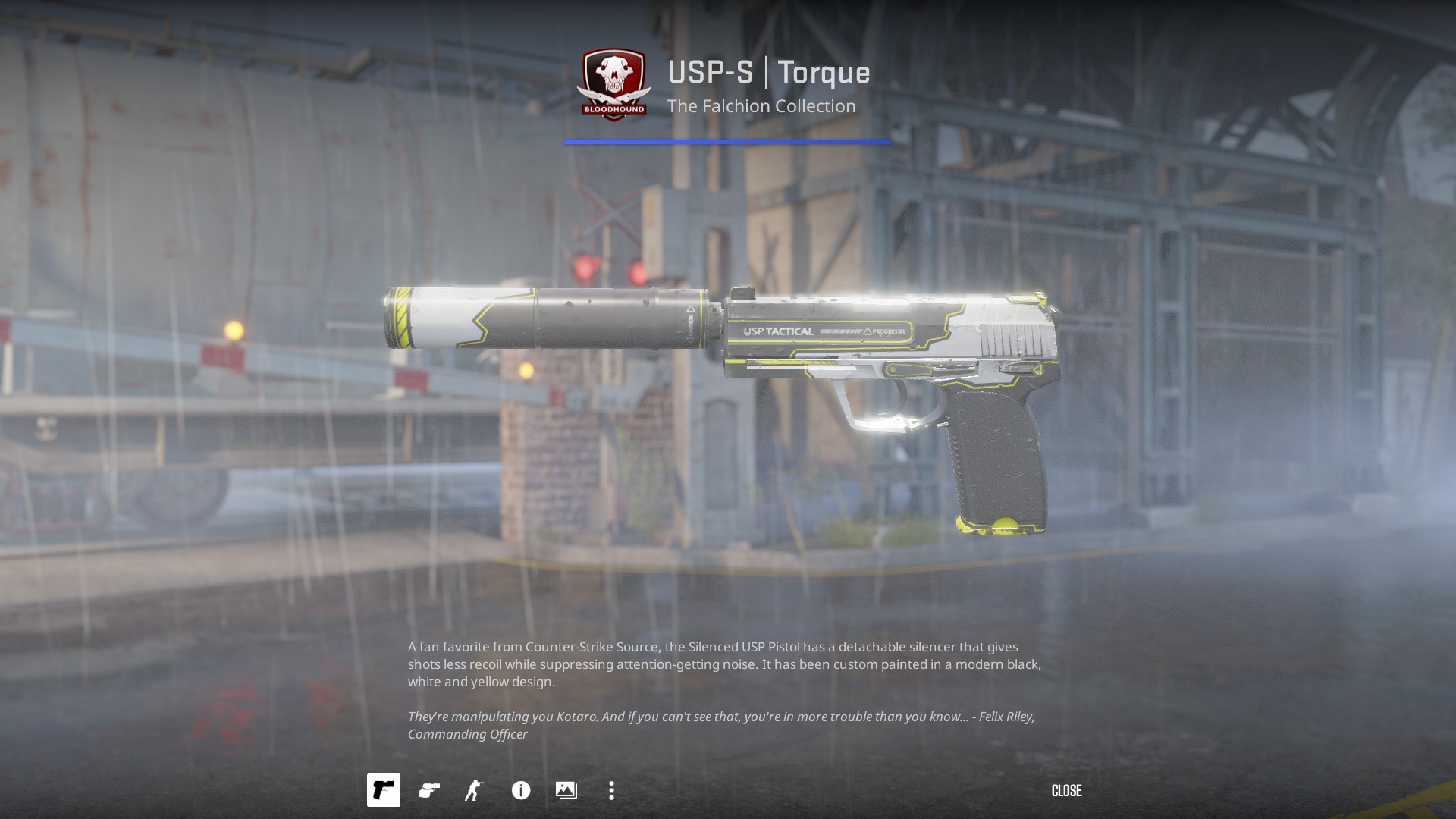Open the holstered weapon preview icon
Viewport: 1456px width, 819px height.
429,790
